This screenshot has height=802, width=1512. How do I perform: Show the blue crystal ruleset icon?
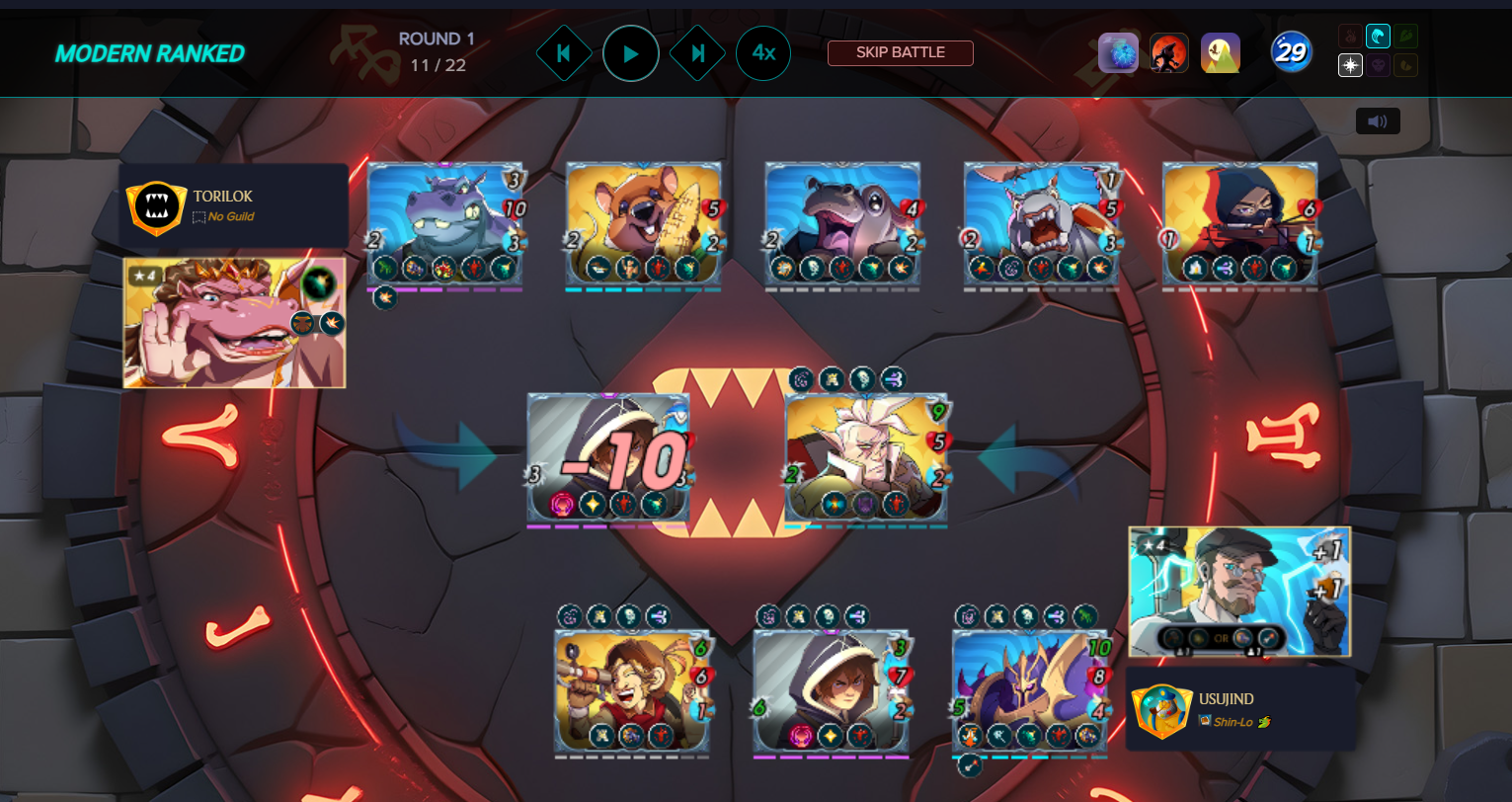(1118, 53)
